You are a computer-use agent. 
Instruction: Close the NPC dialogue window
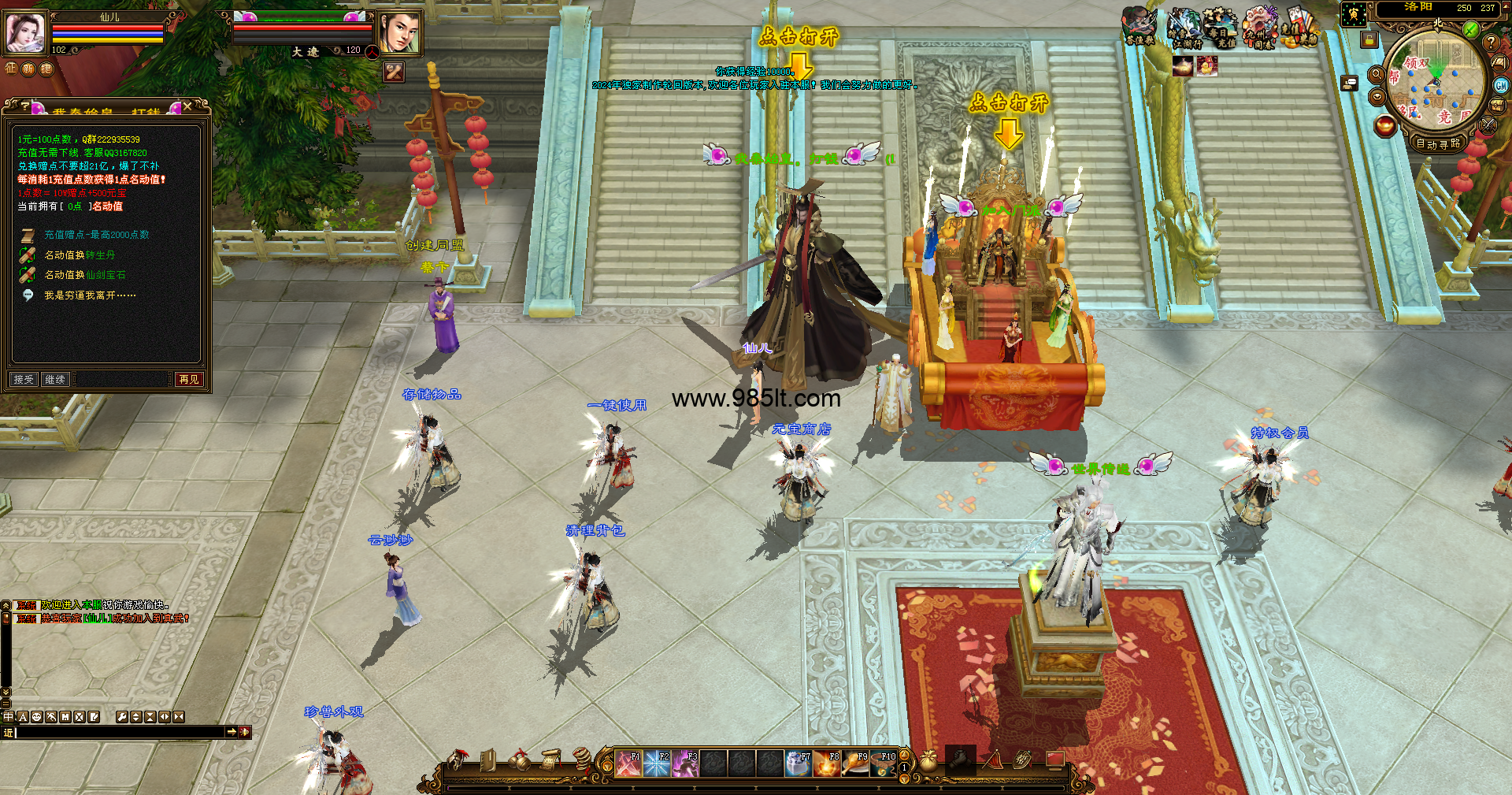187,106
